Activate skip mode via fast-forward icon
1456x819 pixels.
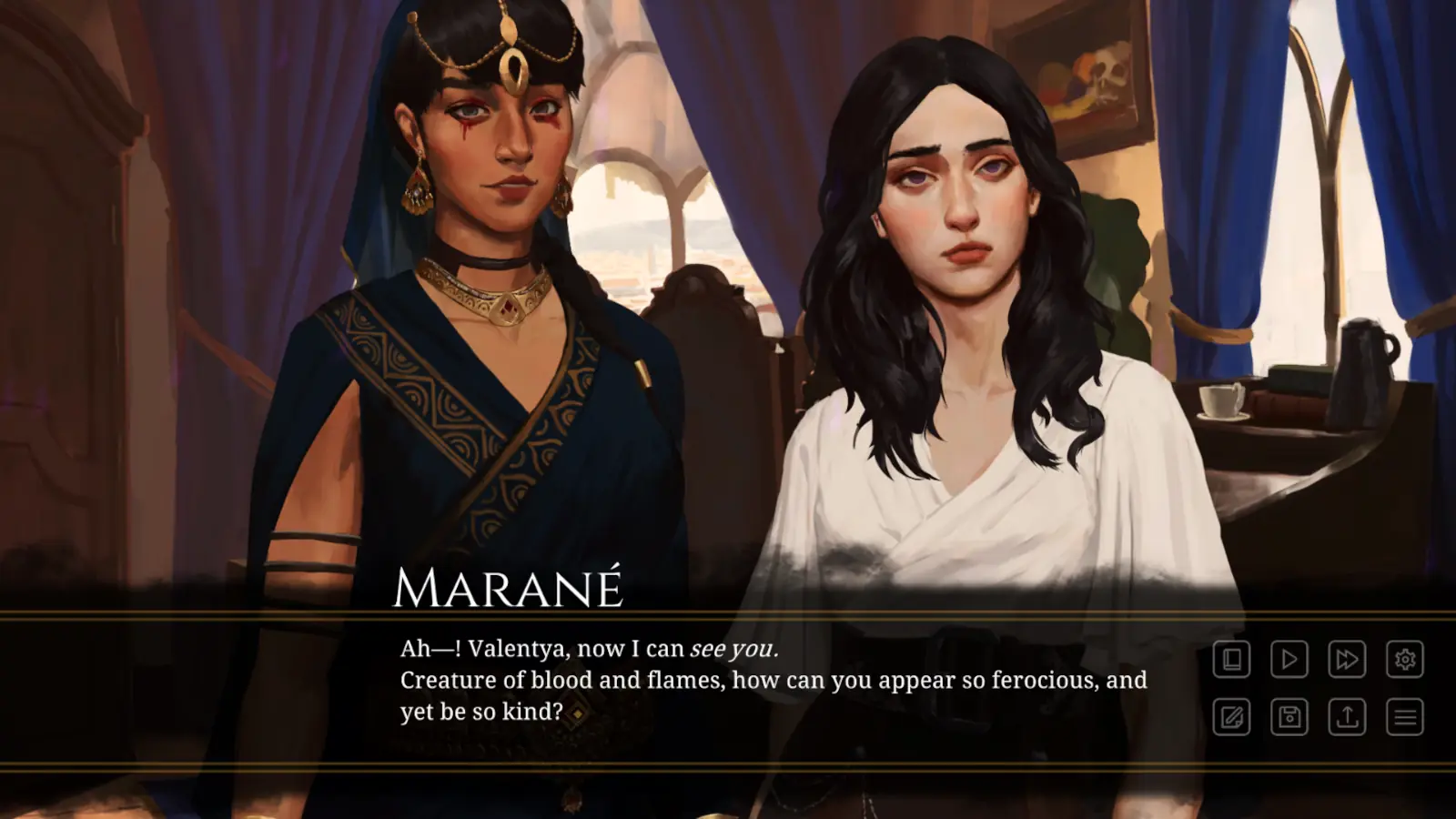point(1348,659)
